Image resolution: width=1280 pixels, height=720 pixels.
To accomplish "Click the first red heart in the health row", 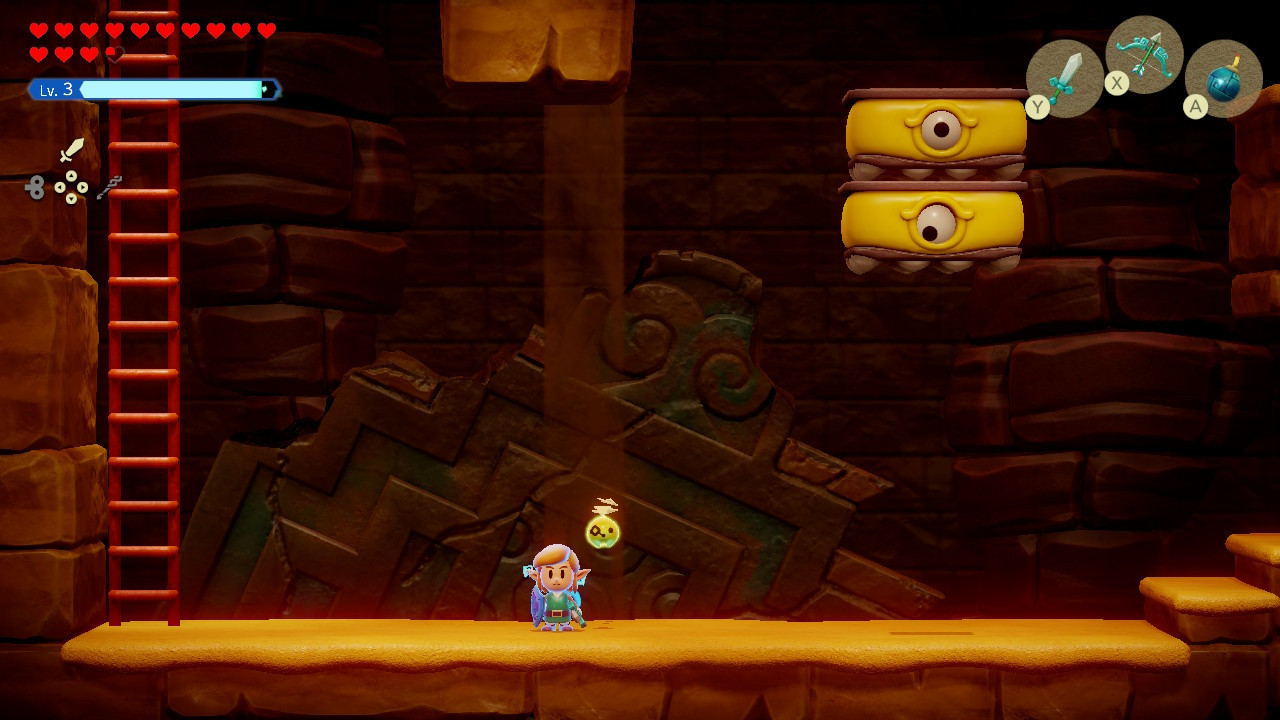I will [x=38, y=30].
